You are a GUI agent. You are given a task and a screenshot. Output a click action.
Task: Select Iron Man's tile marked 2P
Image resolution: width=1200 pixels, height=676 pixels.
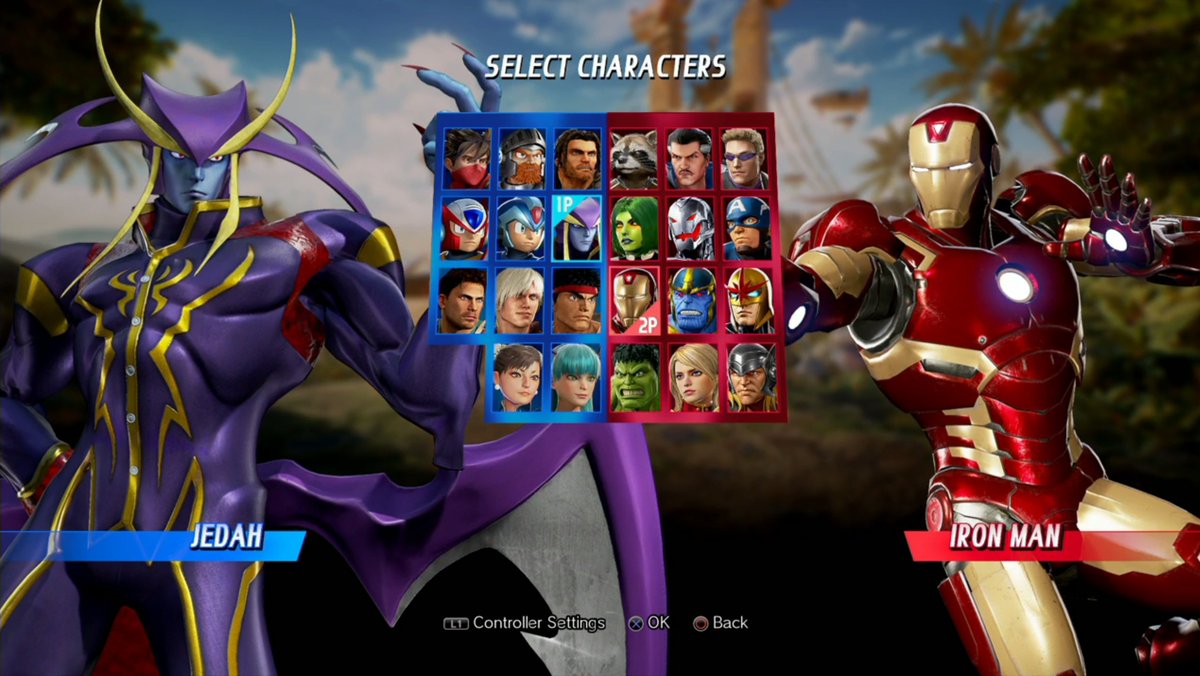(635, 300)
